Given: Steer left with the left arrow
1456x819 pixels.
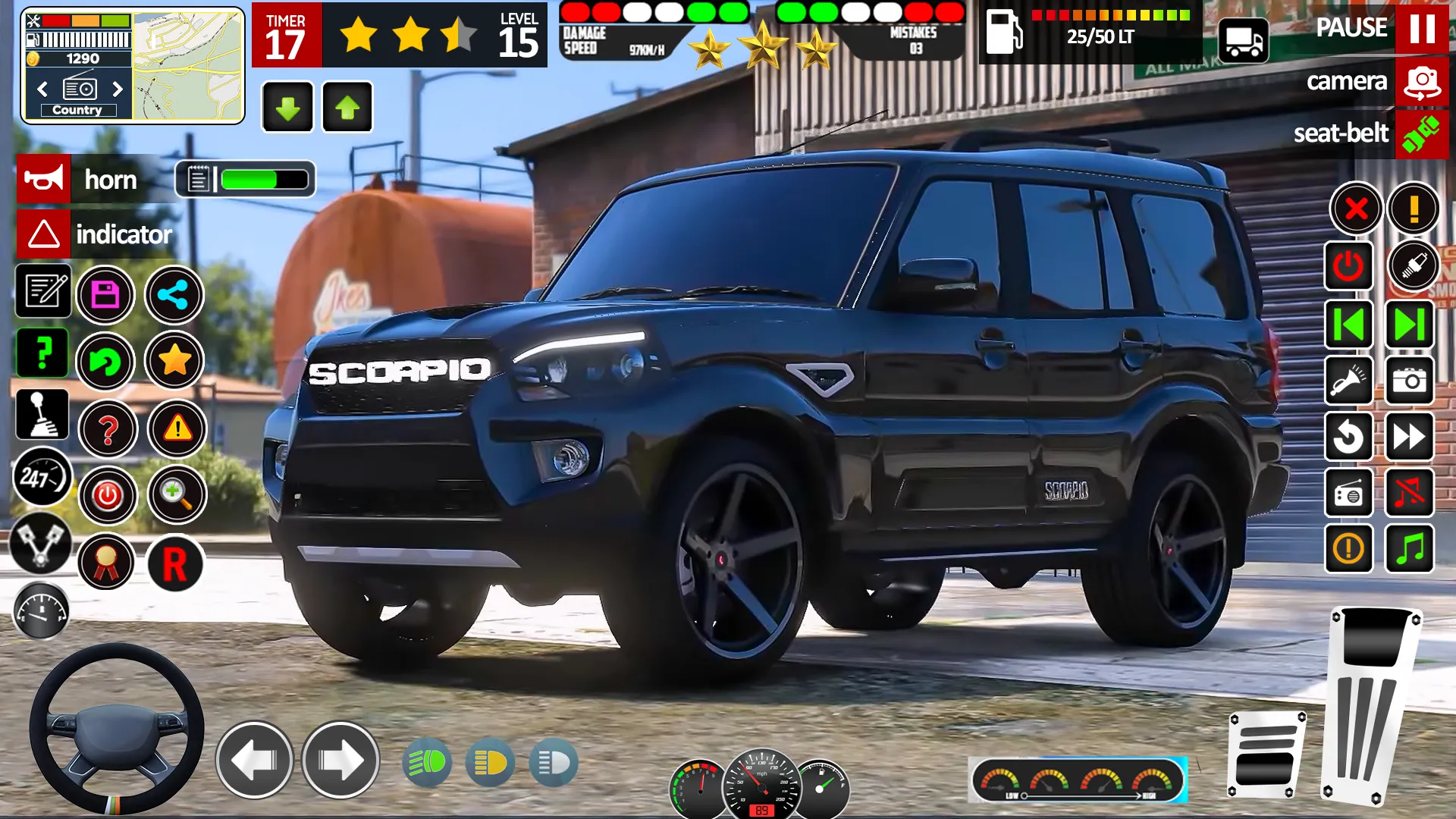Looking at the screenshot, I should pyautogui.click(x=254, y=760).
